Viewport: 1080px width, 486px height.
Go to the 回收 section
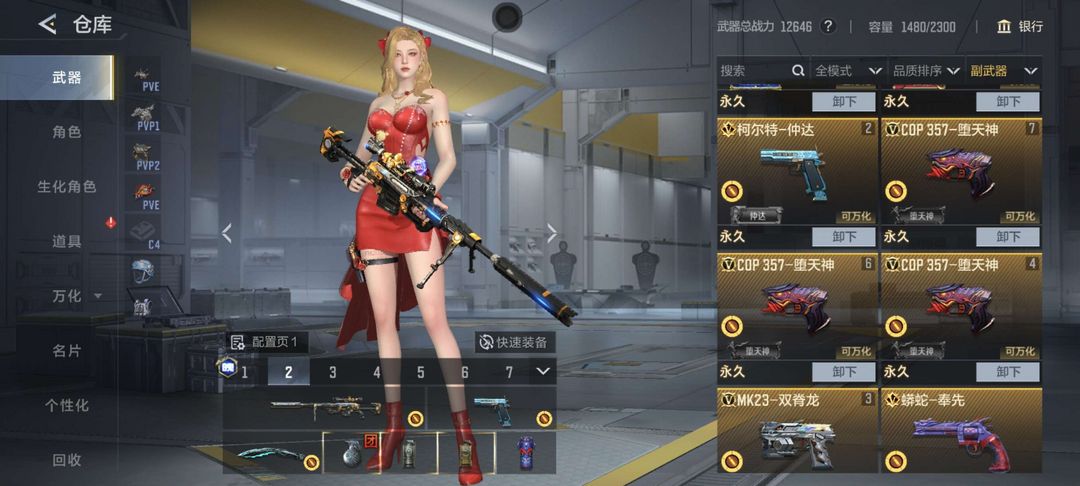point(66,460)
